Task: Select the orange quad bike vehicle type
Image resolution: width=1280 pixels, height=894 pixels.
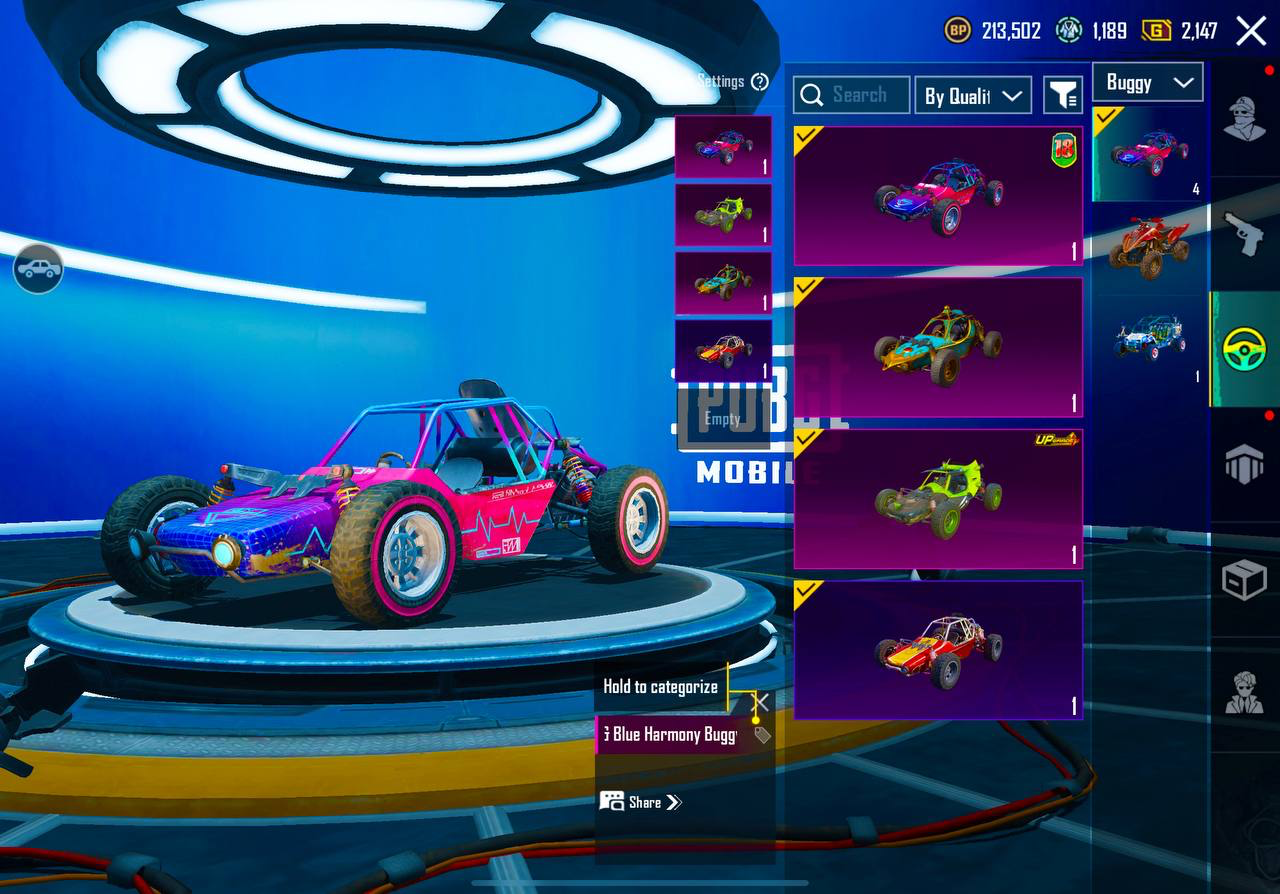Action: [1148, 247]
